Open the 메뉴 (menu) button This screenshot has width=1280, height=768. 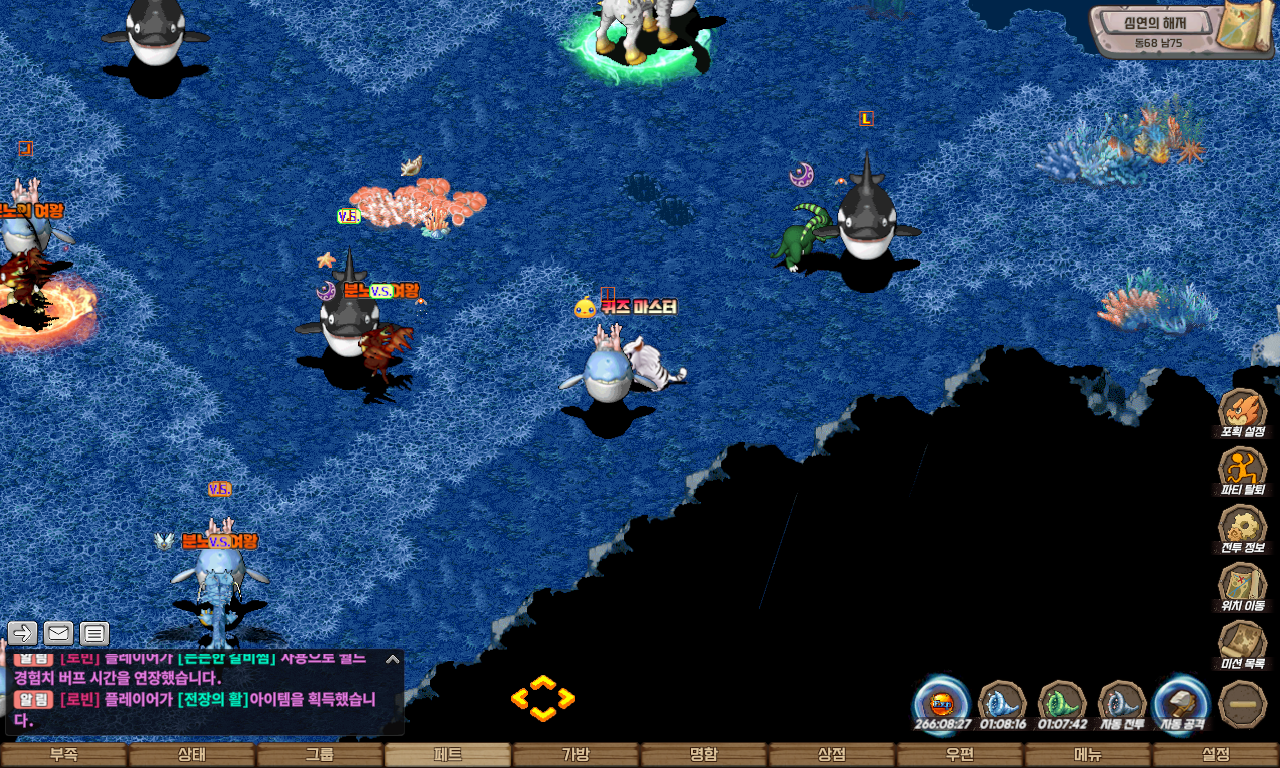[x=1088, y=755]
